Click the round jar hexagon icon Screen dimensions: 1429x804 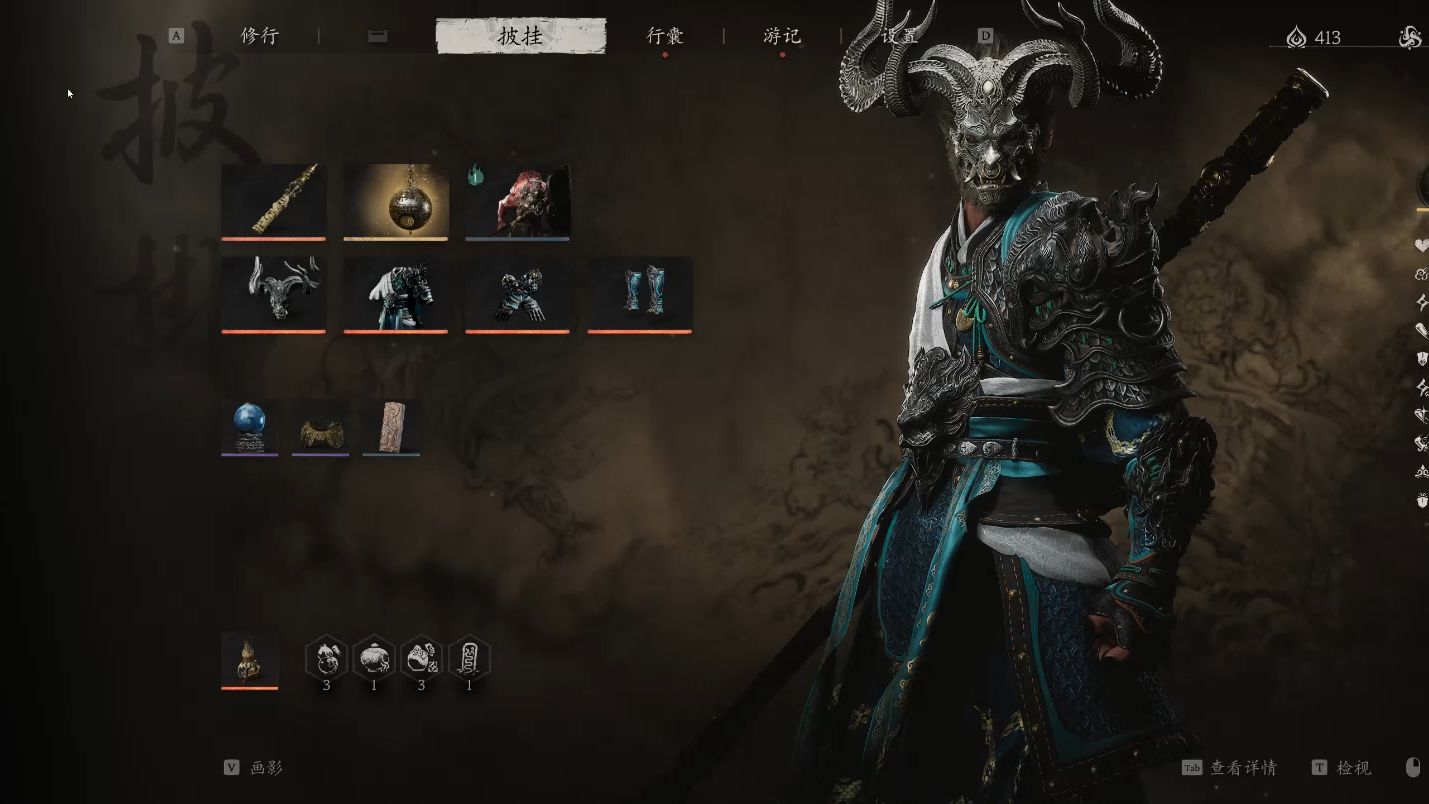coord(374,659)
